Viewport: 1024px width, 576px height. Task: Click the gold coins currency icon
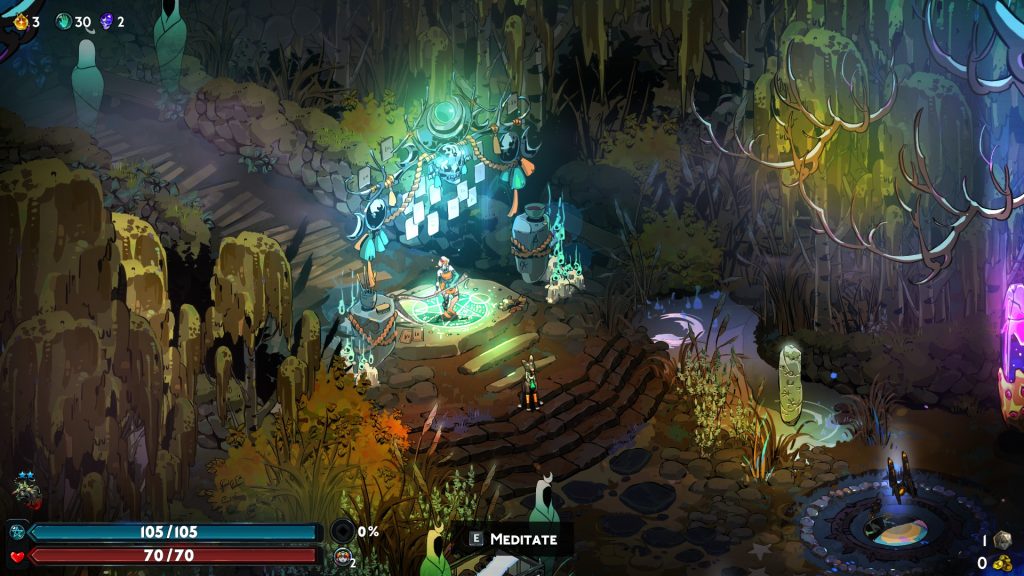pyautogui.click(x=1001, y=563)
